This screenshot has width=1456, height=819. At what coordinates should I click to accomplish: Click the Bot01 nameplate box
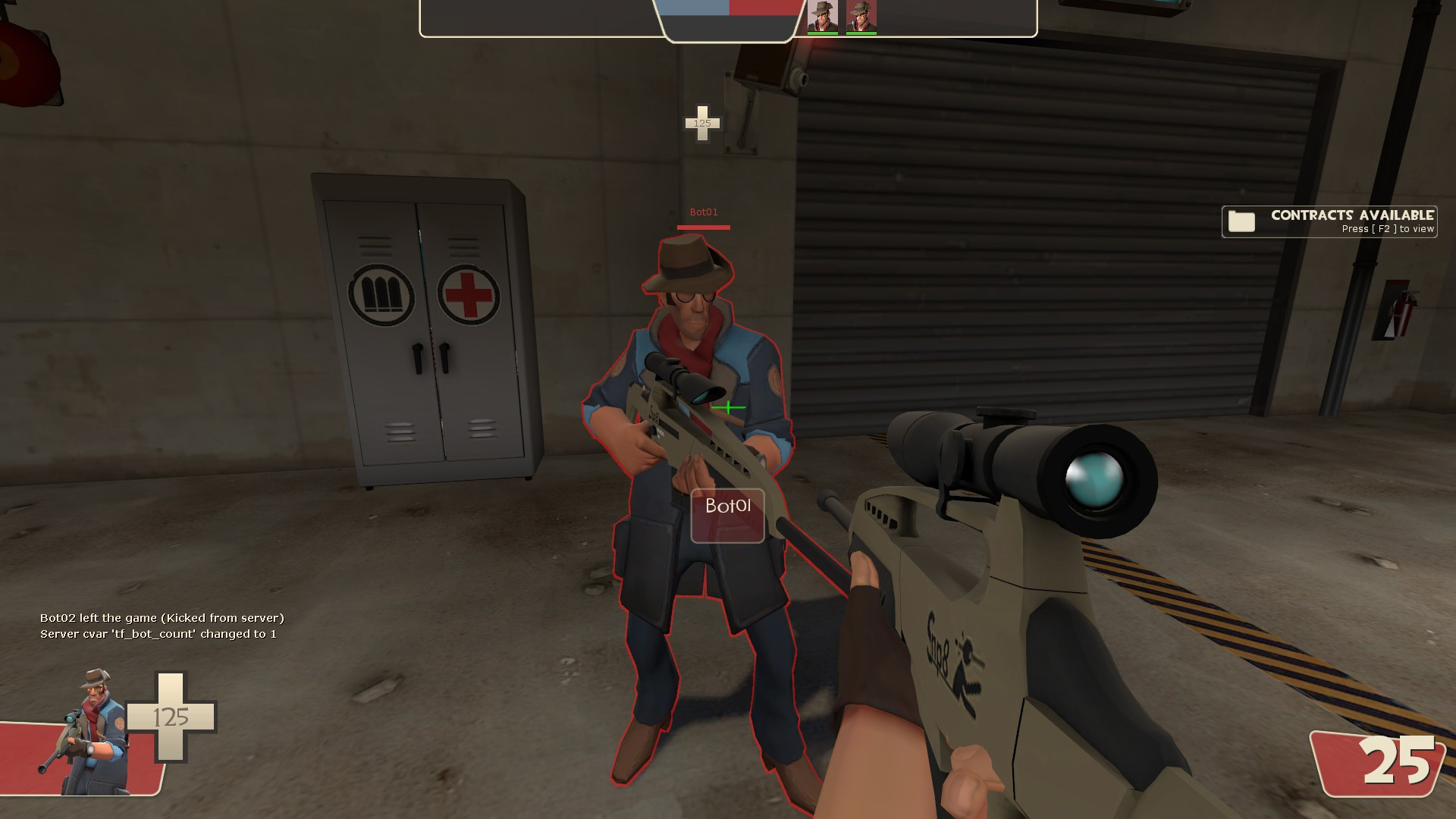(726, 514)
